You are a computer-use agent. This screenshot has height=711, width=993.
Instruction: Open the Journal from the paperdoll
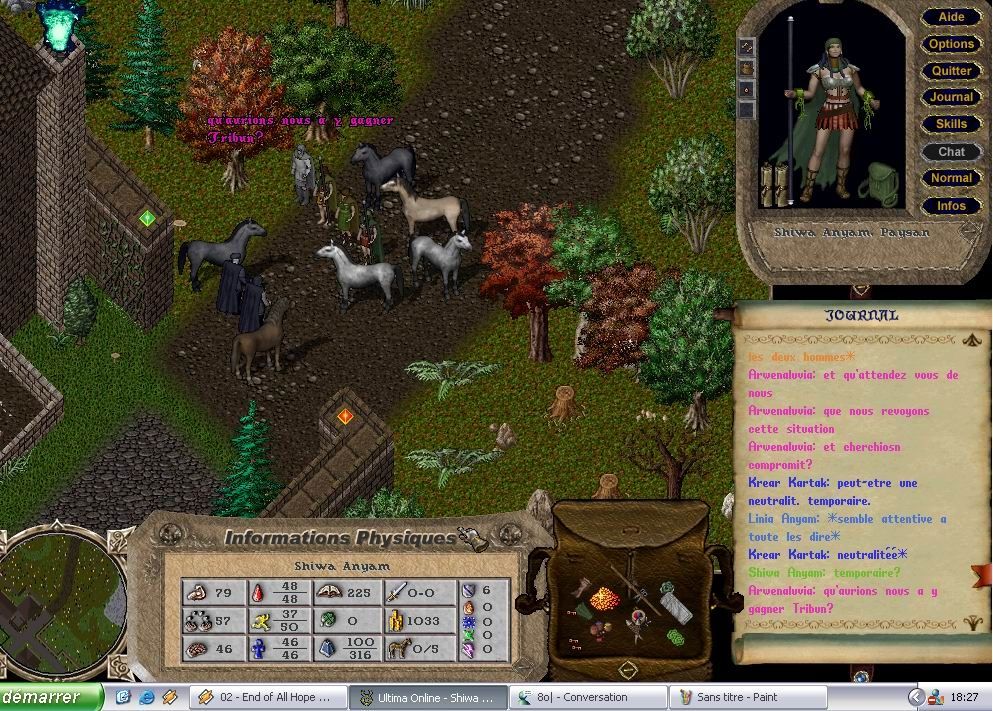tap(951, 97)
